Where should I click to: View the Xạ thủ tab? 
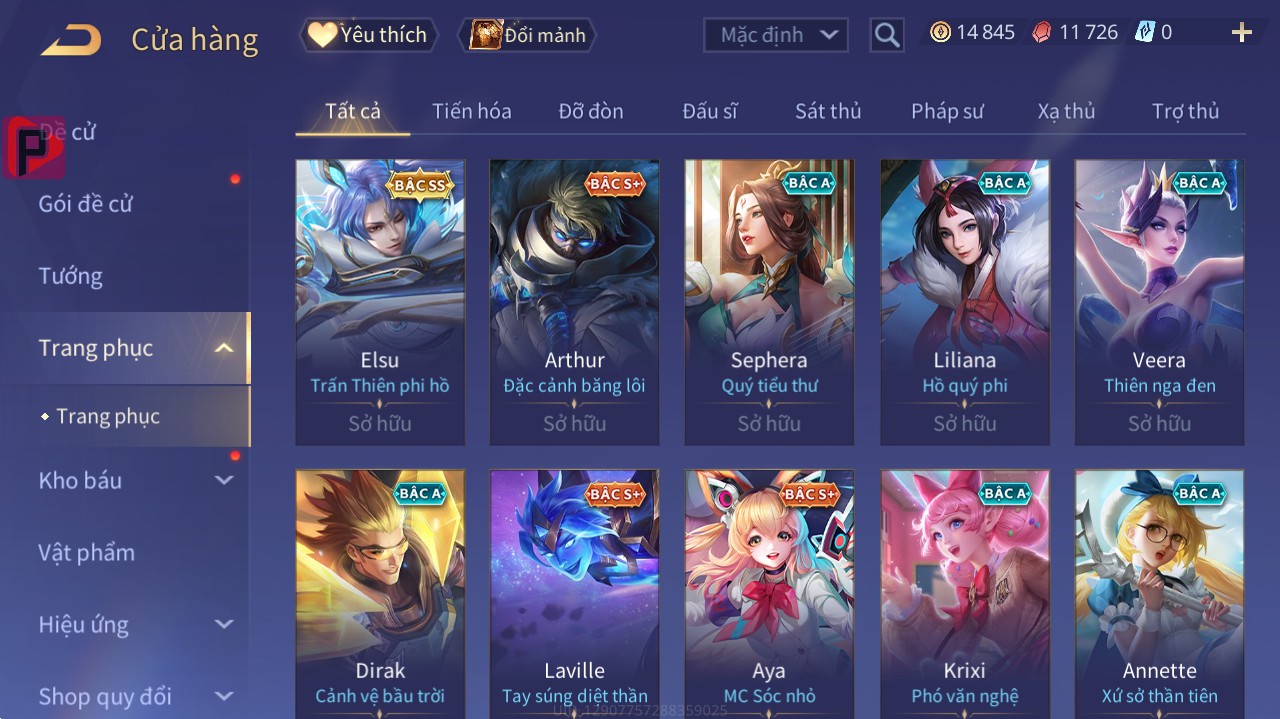click(x=1066, y=111)
